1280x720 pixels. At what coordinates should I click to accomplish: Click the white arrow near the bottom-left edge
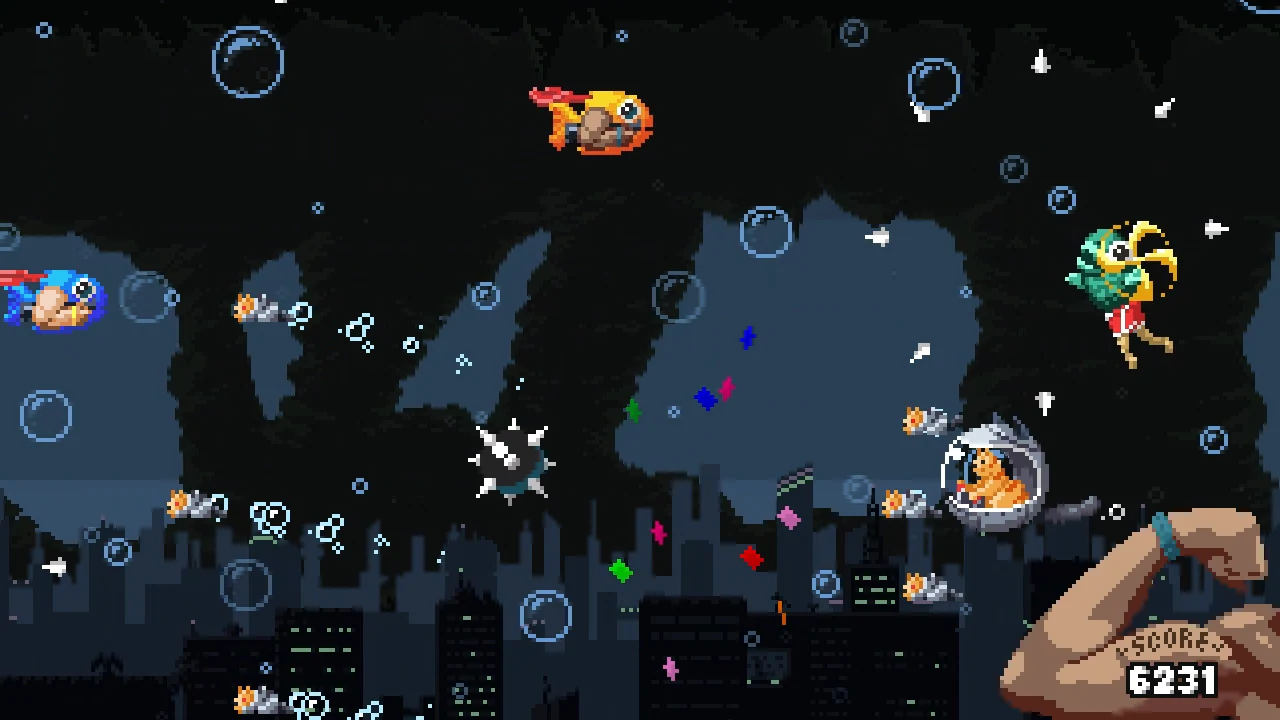coord(52,568)
